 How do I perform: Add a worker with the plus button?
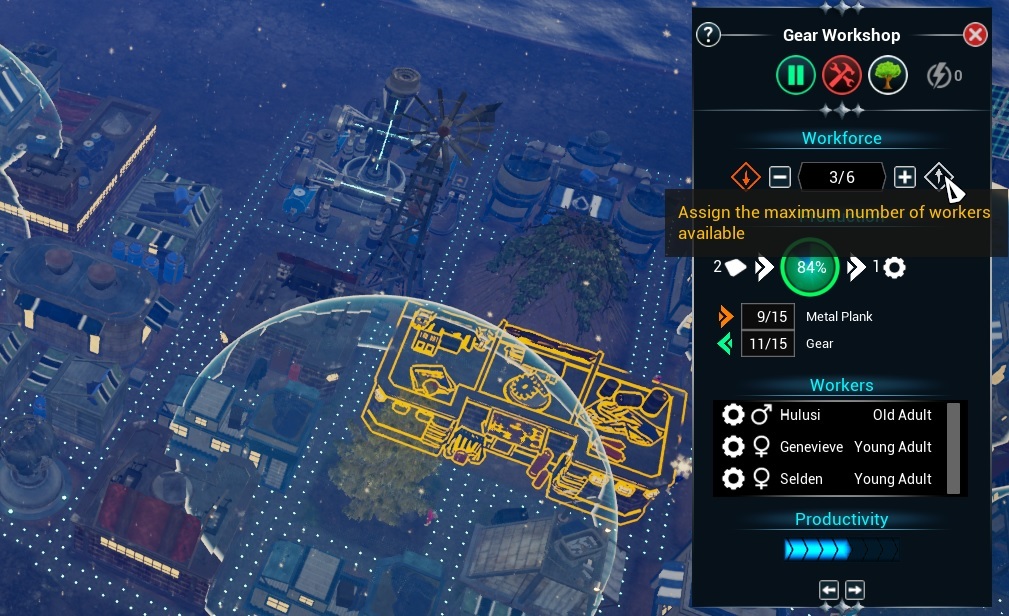(x=904, y=177)
